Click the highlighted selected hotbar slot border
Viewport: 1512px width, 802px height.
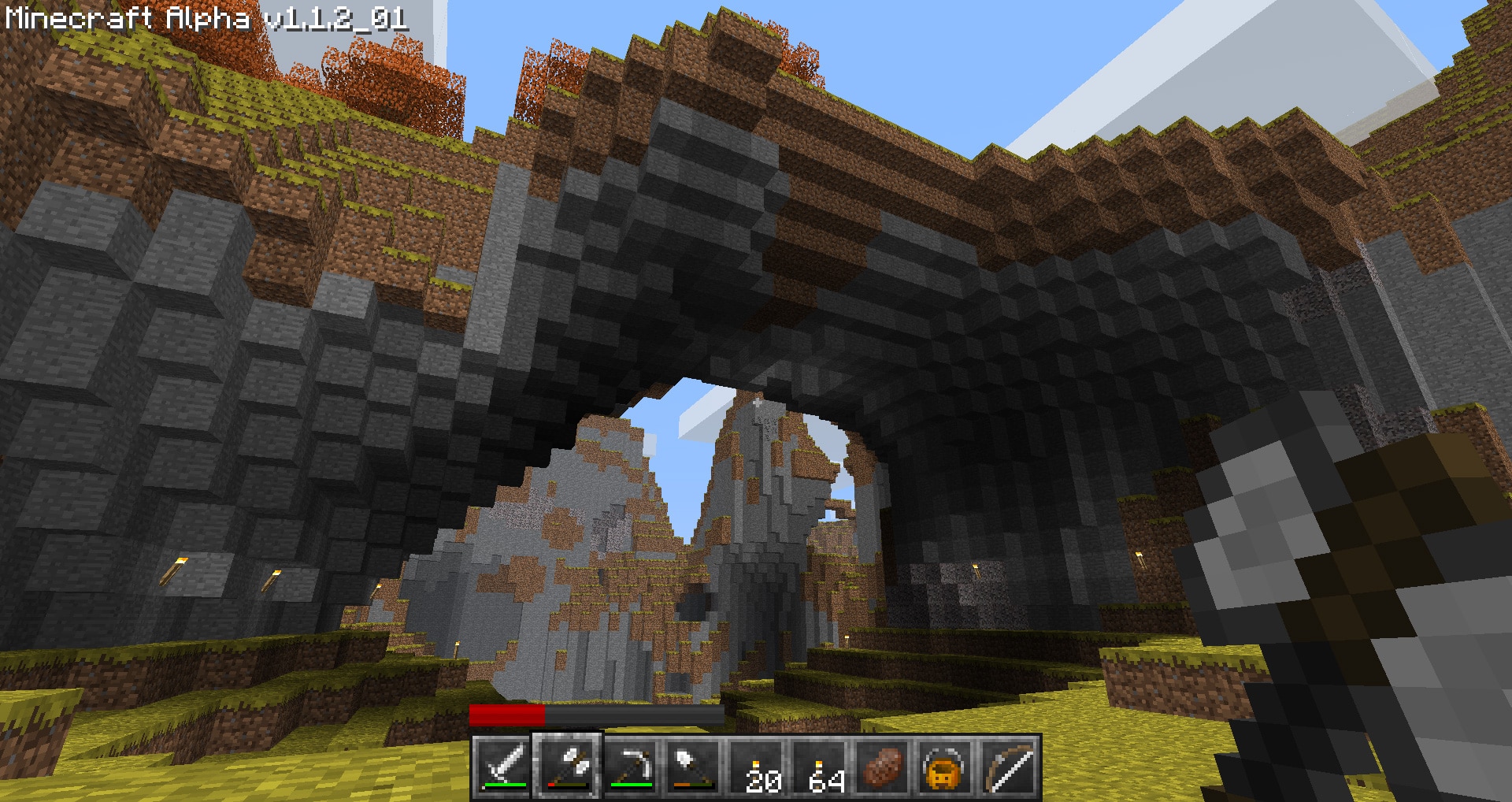click(x=566, y=734)
